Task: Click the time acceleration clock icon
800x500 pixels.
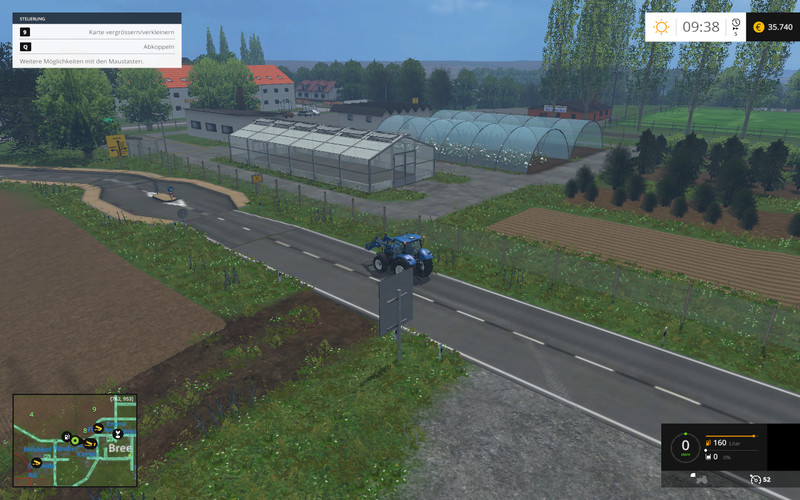Action: click(735, 24)
